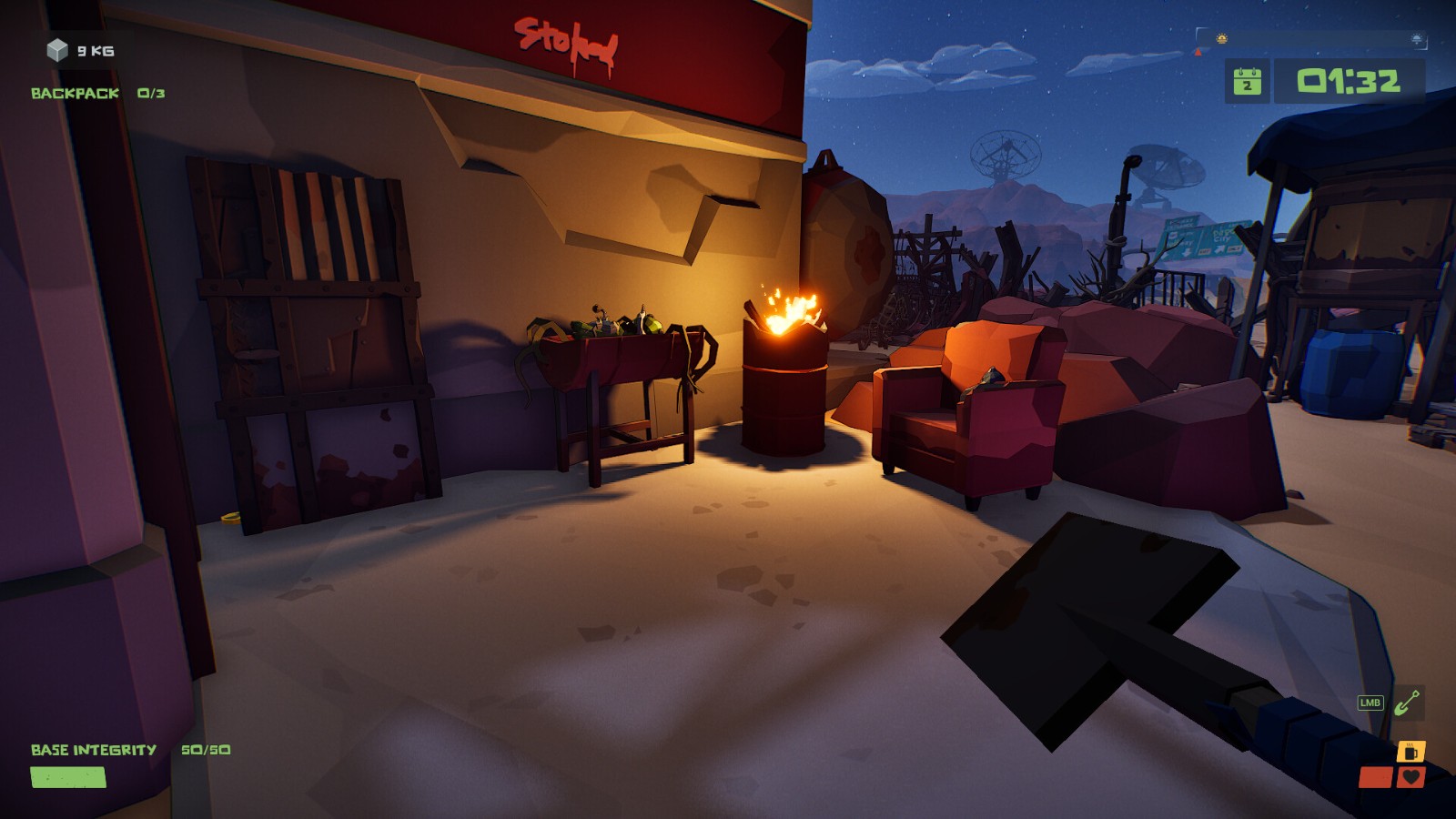
Task: Select the green shovel tool icon
Action: (x=1408, y=703)
